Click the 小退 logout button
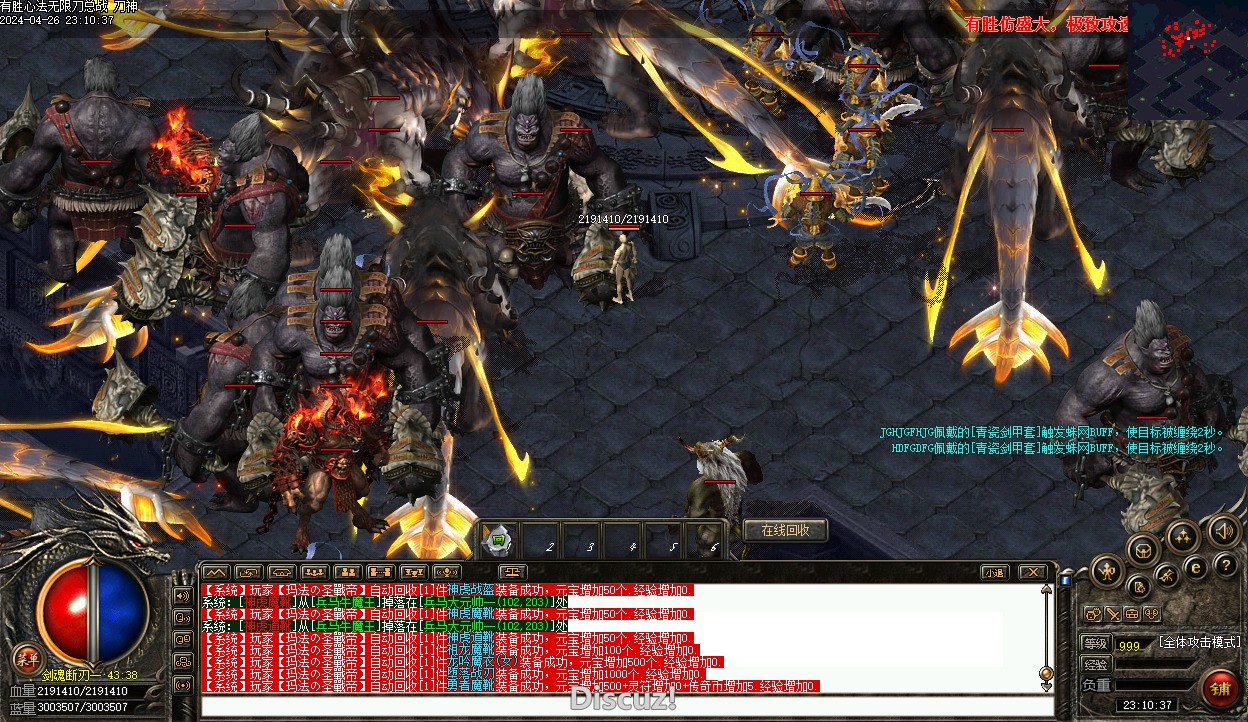This screenshot has width=1248, height=722. pyautogui.click(x=993, y=572)
